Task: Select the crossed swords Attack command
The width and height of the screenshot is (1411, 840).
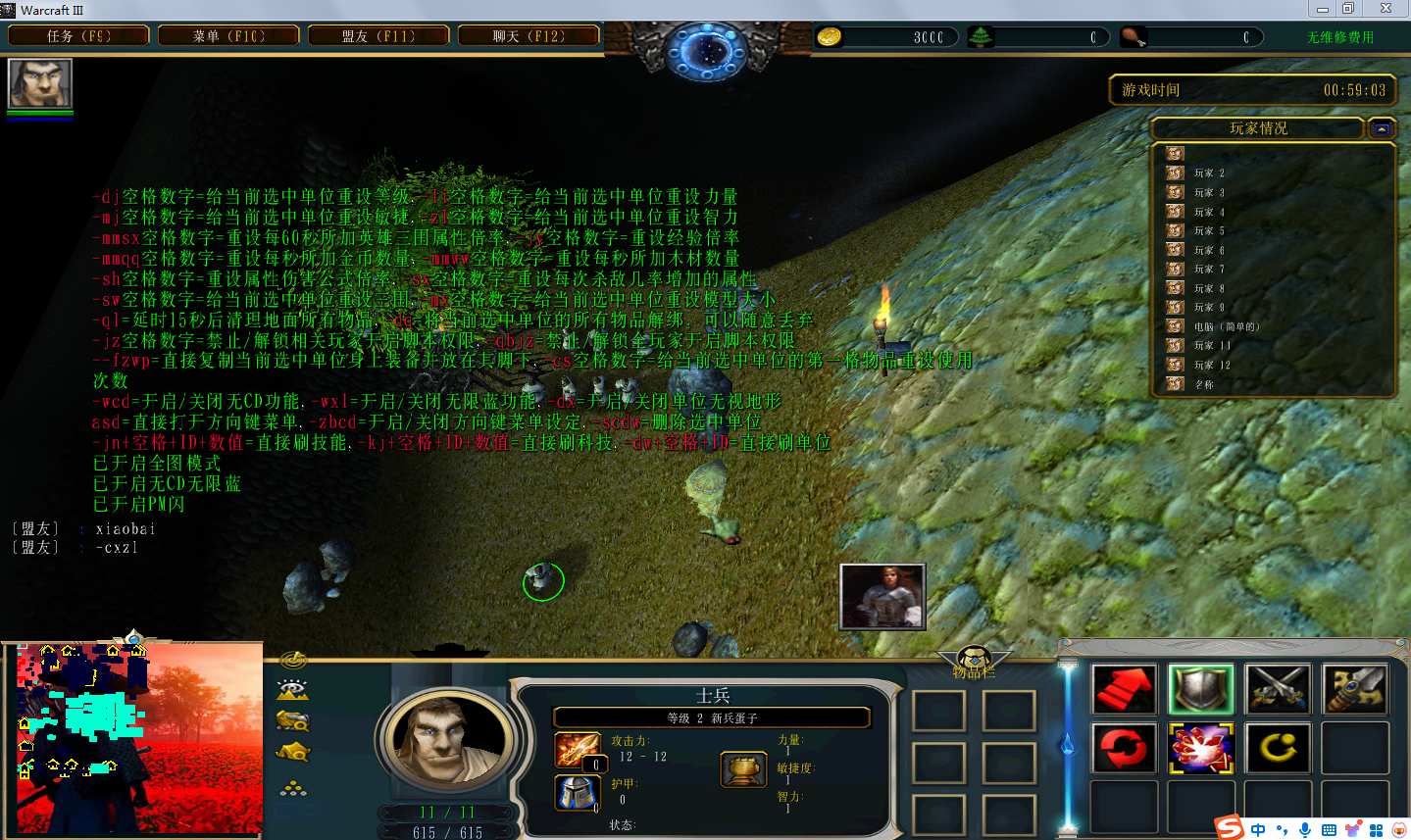Action: [1278, 689]
